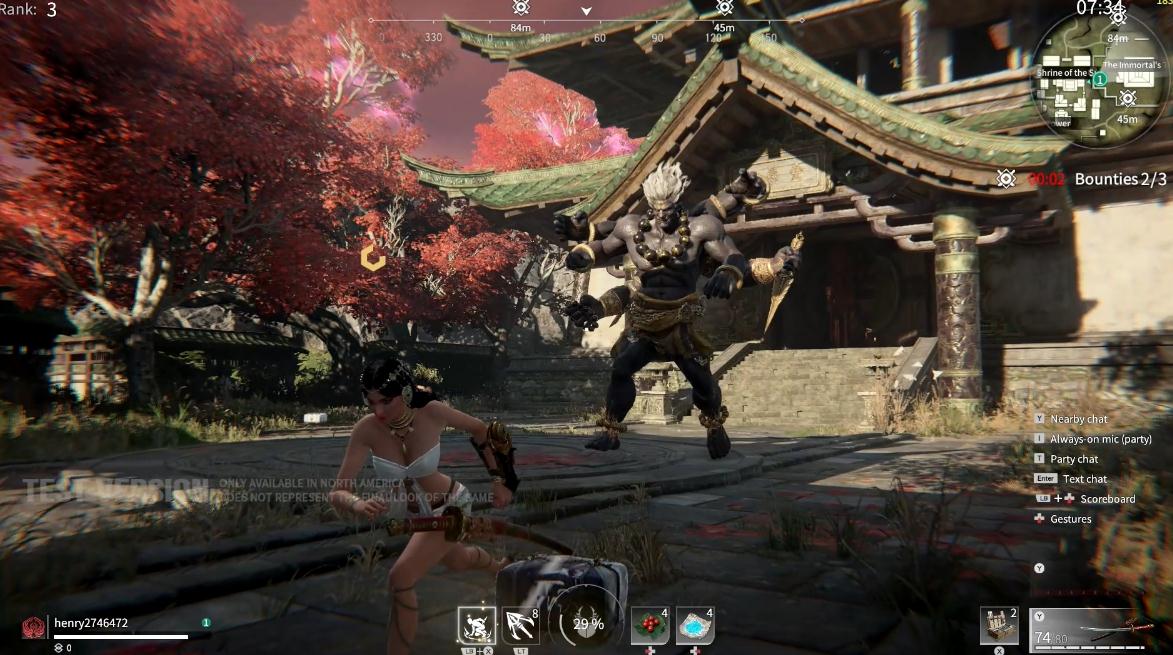Click the numbered teammate marker on minimap

pyautogui.click(x=1099, y=79)
